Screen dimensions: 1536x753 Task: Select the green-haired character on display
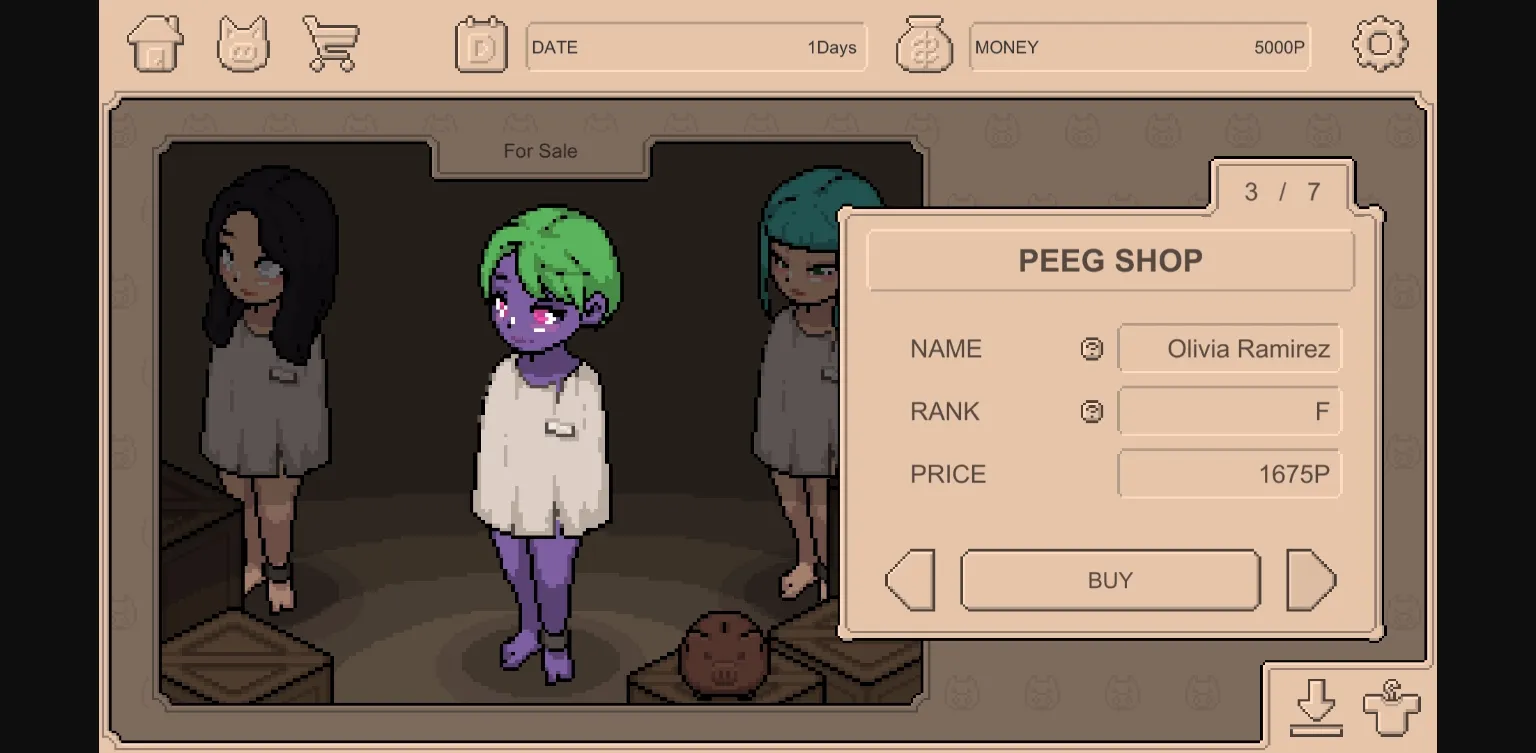pos(545,420)
